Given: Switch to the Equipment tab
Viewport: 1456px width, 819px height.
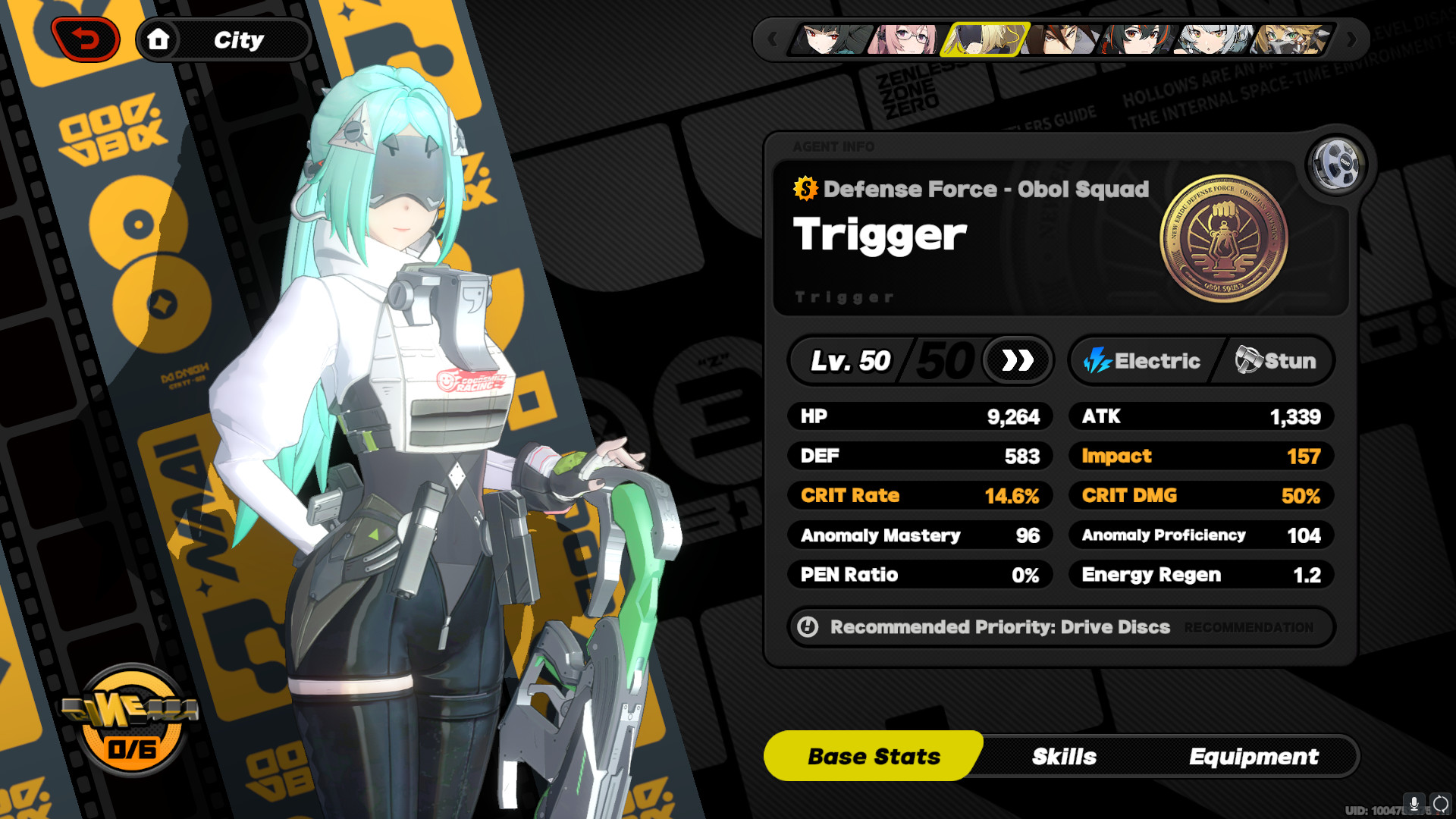Looking at the screenshot, I should [1255, 756].
